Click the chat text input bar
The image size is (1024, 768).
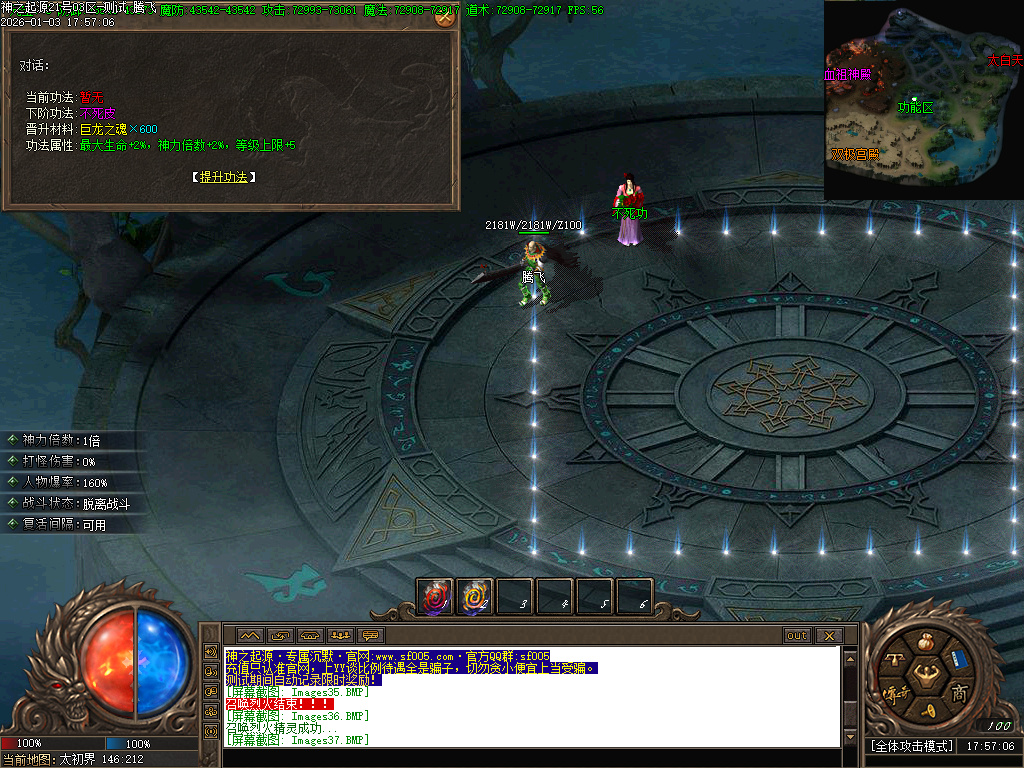[x=530, y=757]
